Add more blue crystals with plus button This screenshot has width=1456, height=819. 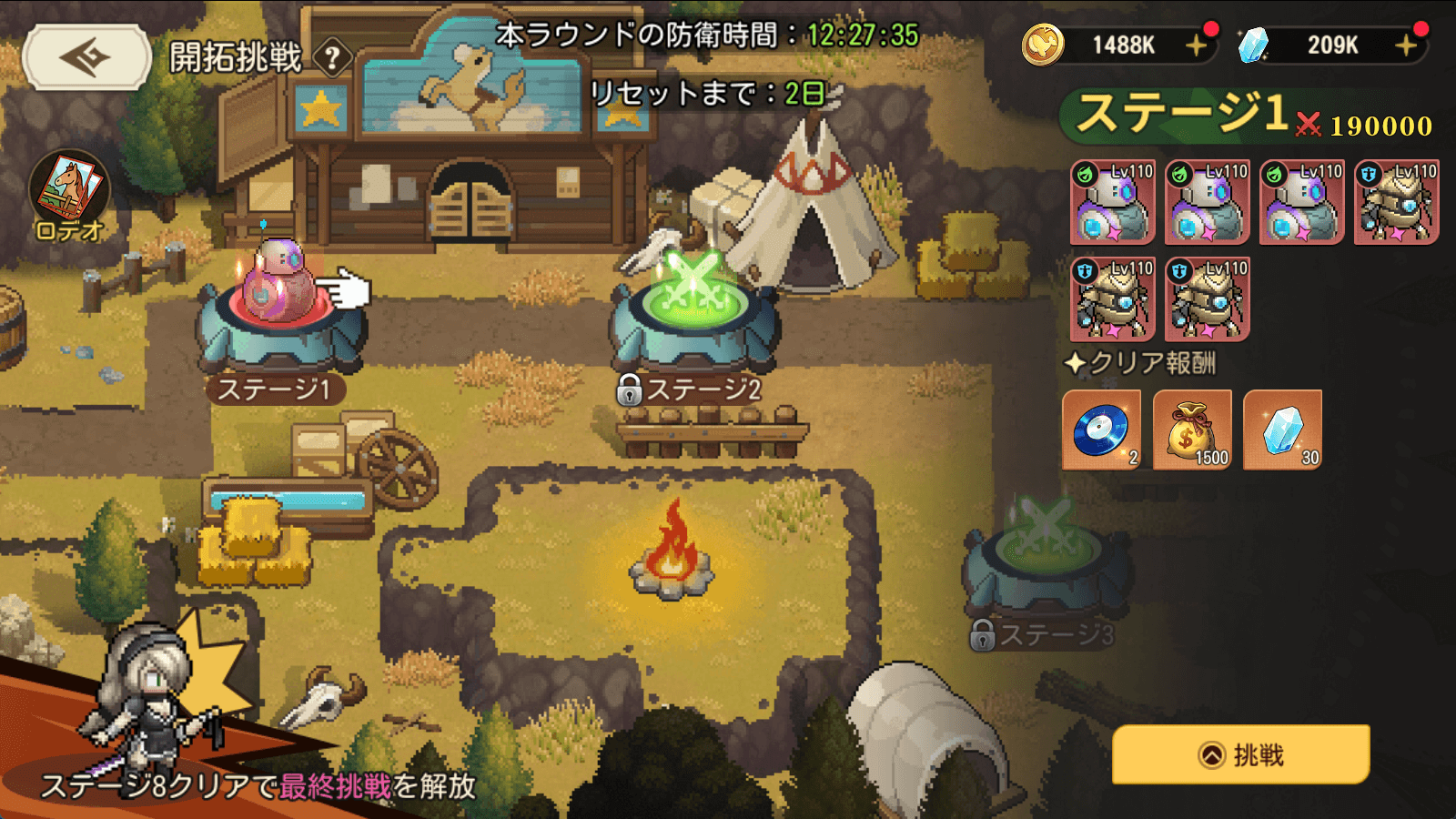pos(1406,45)
